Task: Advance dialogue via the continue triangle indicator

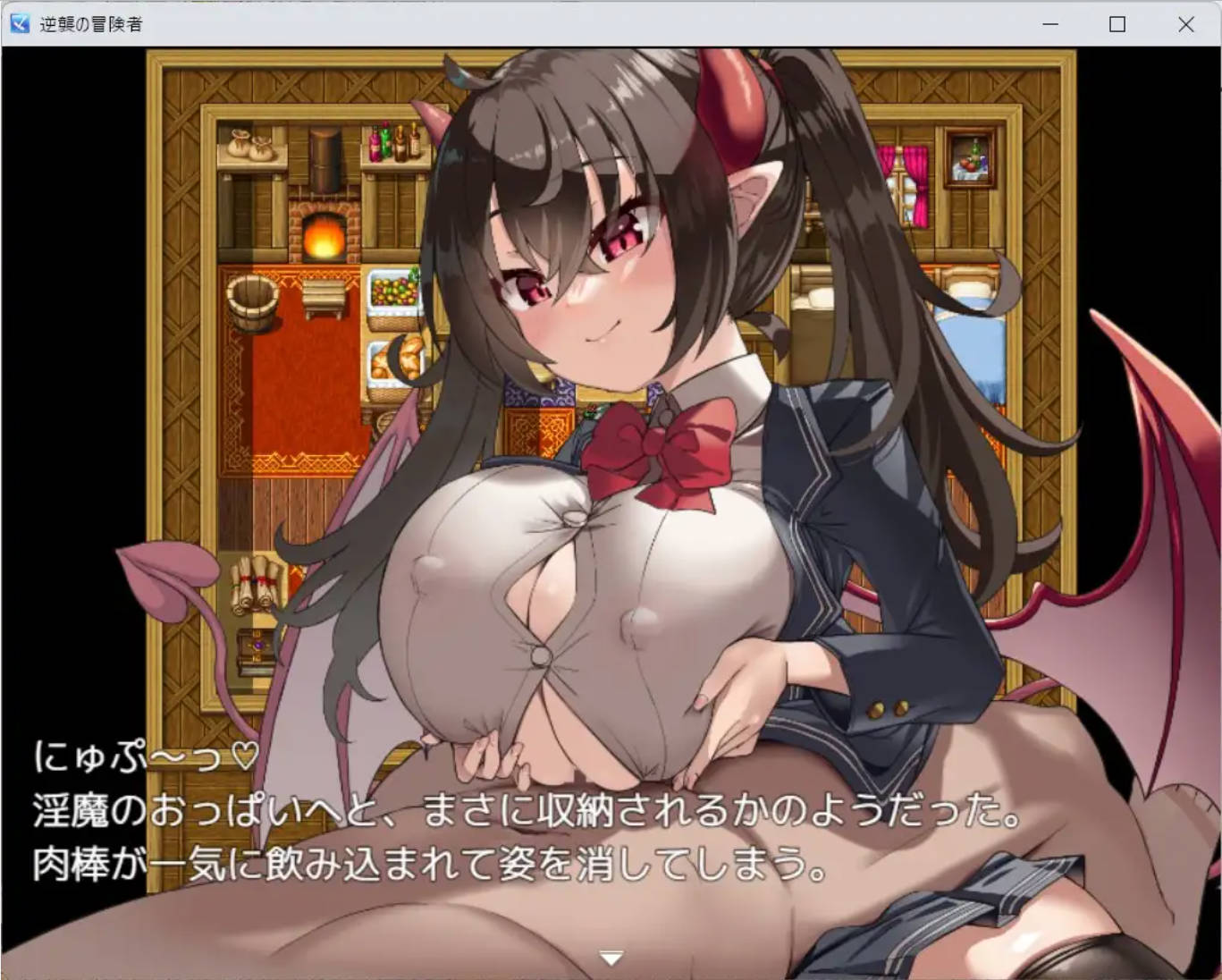Action: 611,957
